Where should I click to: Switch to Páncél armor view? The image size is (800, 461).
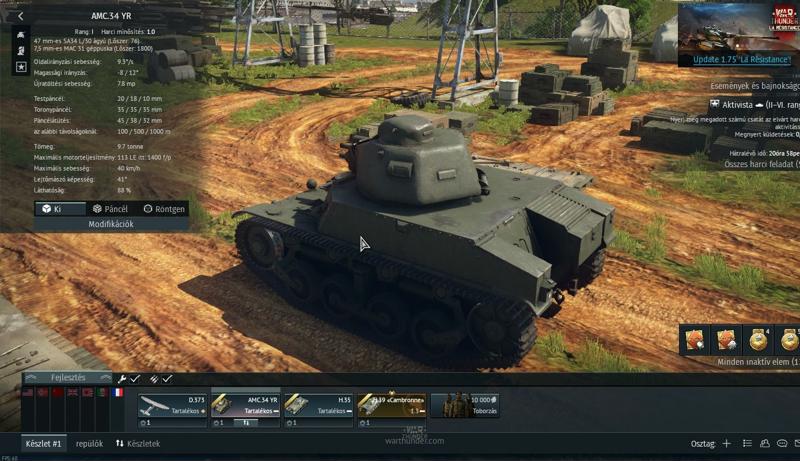click(x=110, y=209)
